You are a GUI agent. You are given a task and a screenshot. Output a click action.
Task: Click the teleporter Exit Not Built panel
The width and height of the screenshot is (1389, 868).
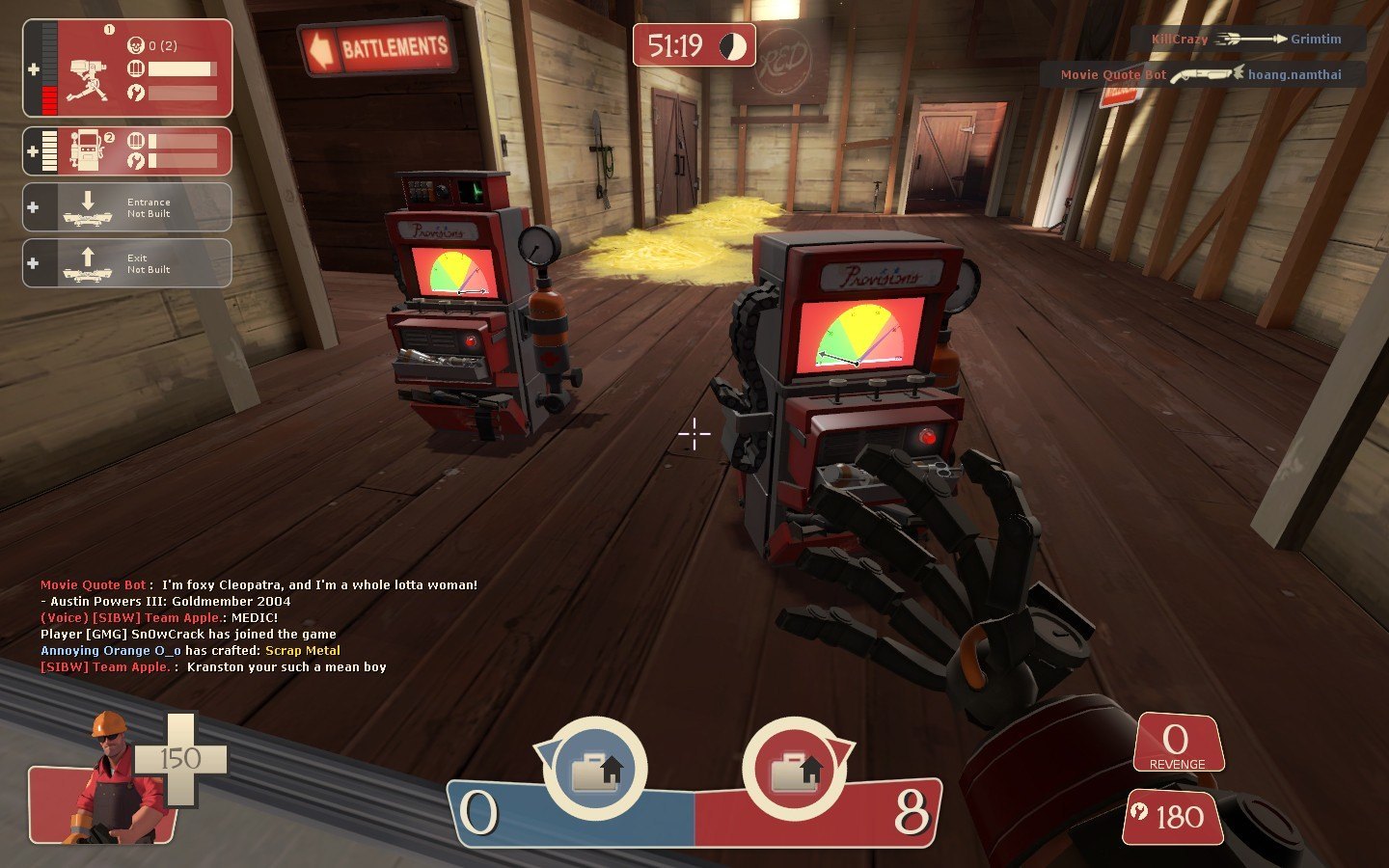coord(127,263)
